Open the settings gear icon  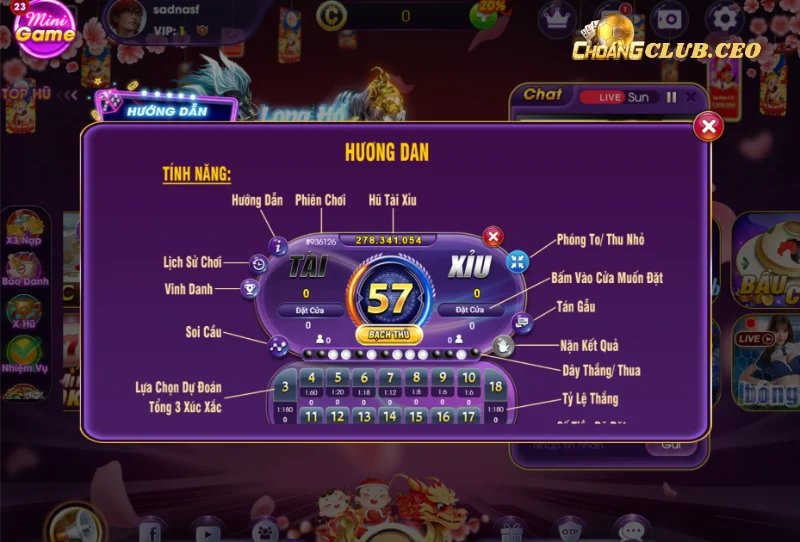click(724, 17)
